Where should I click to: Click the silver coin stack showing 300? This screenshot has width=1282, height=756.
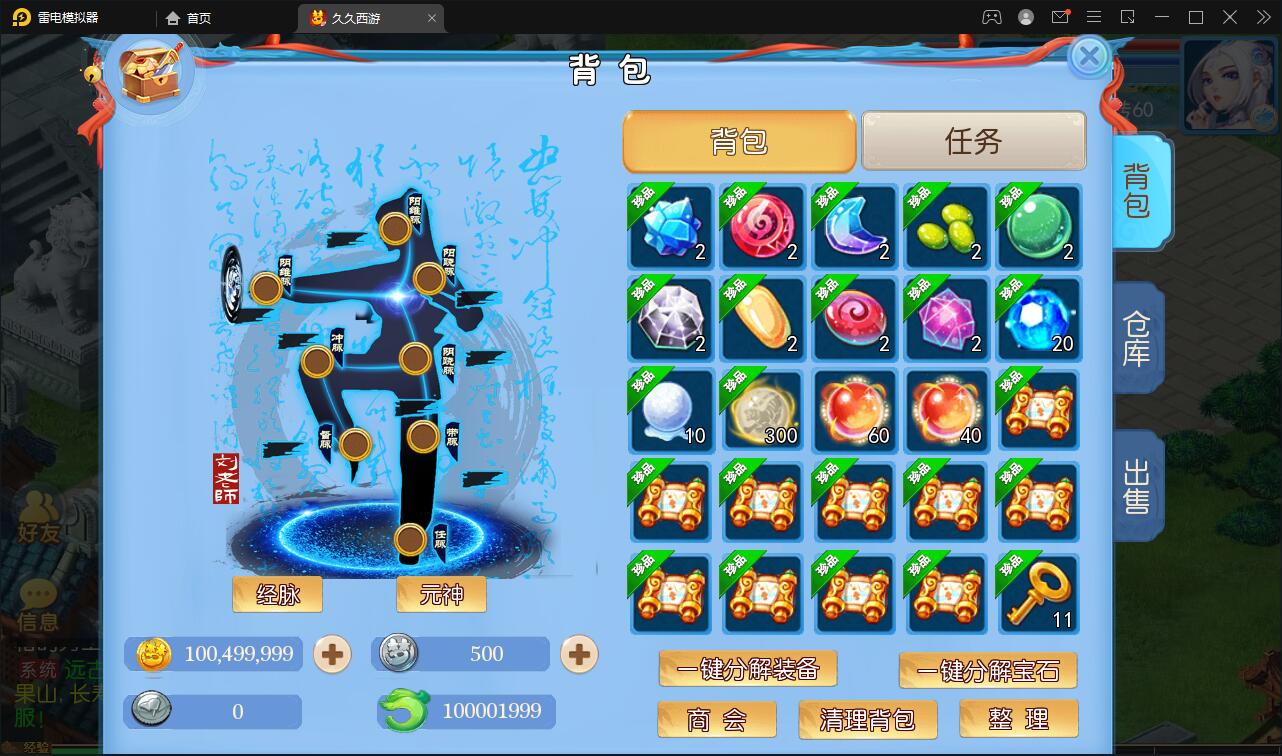pos(762,411)
